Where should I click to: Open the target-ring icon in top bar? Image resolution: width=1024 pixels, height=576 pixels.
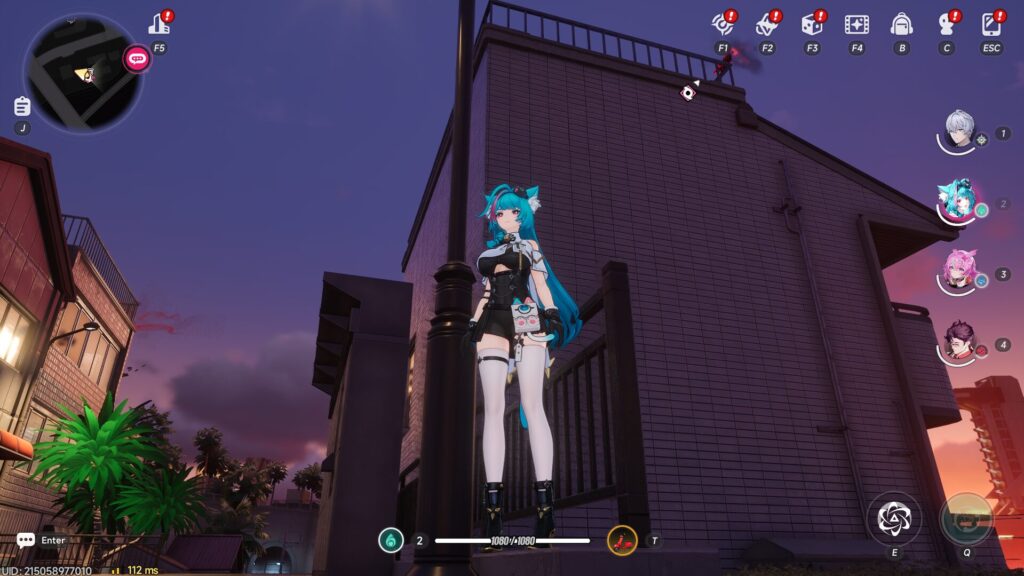[722, 24]
